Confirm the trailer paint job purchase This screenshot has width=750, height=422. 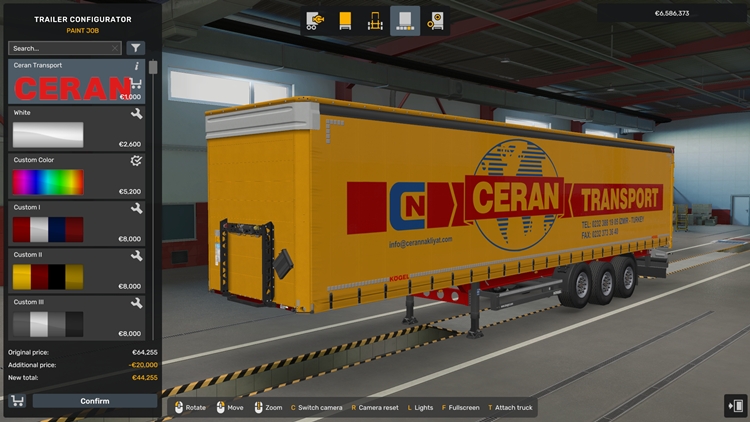[x=95, y=401]
